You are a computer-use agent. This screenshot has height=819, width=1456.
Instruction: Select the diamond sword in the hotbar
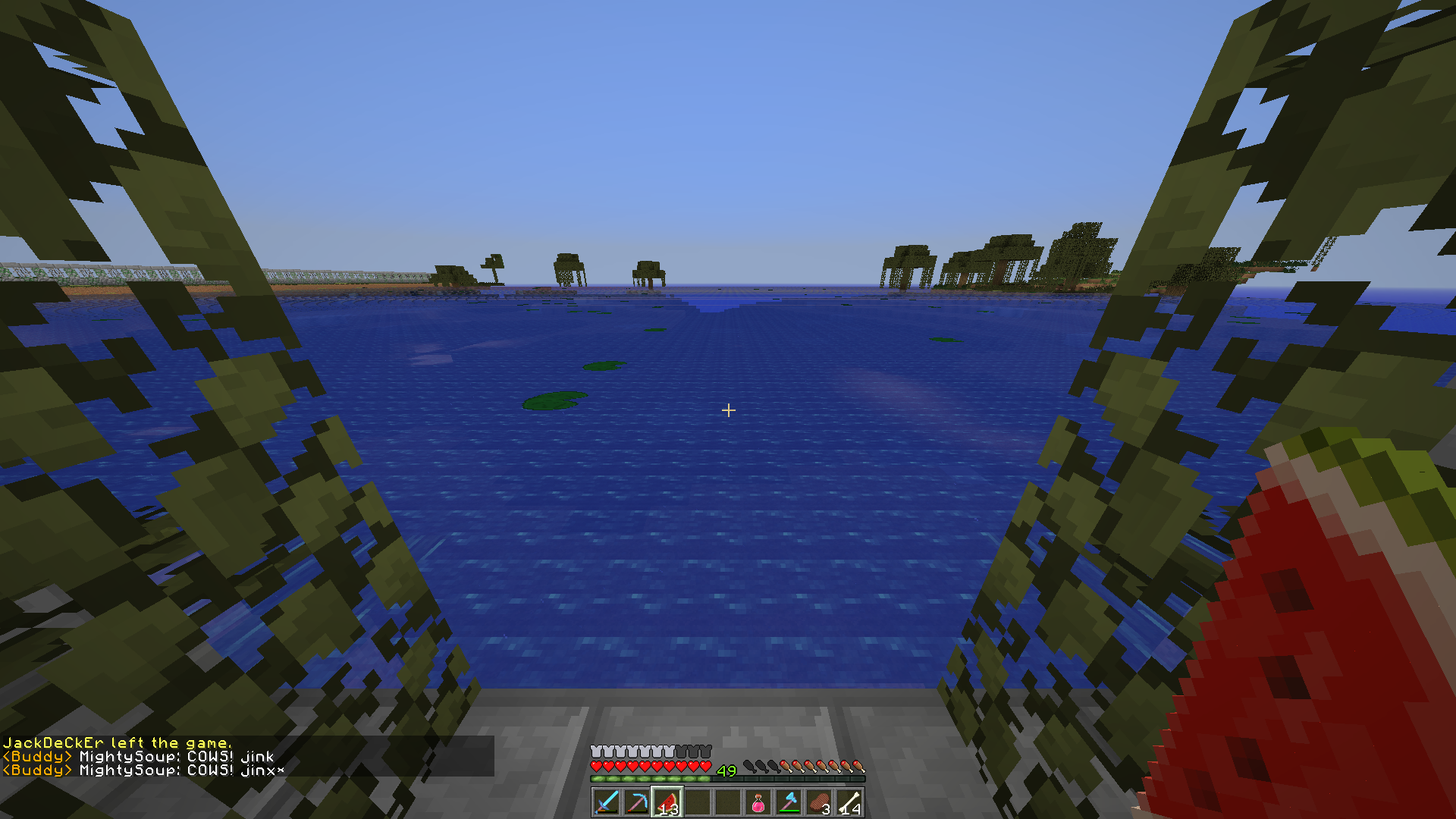606,802
